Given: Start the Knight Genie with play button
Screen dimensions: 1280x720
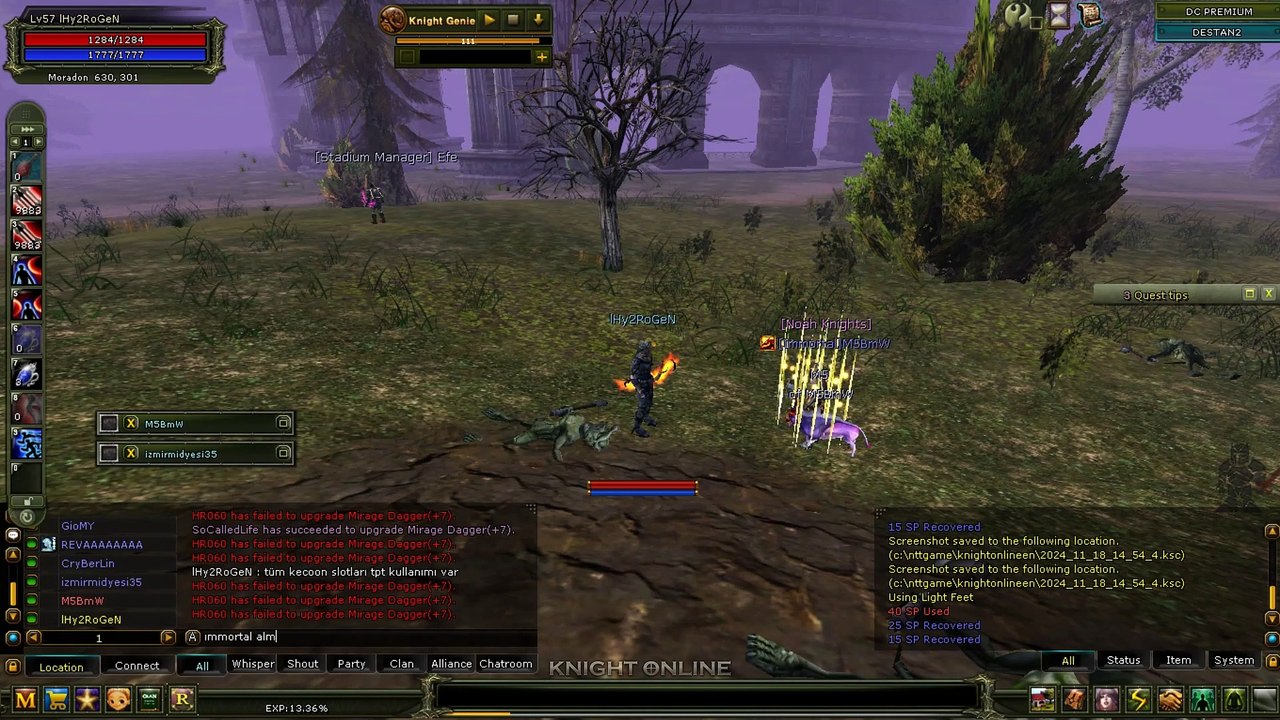Looking at the screenshot, I should [489, 19].
